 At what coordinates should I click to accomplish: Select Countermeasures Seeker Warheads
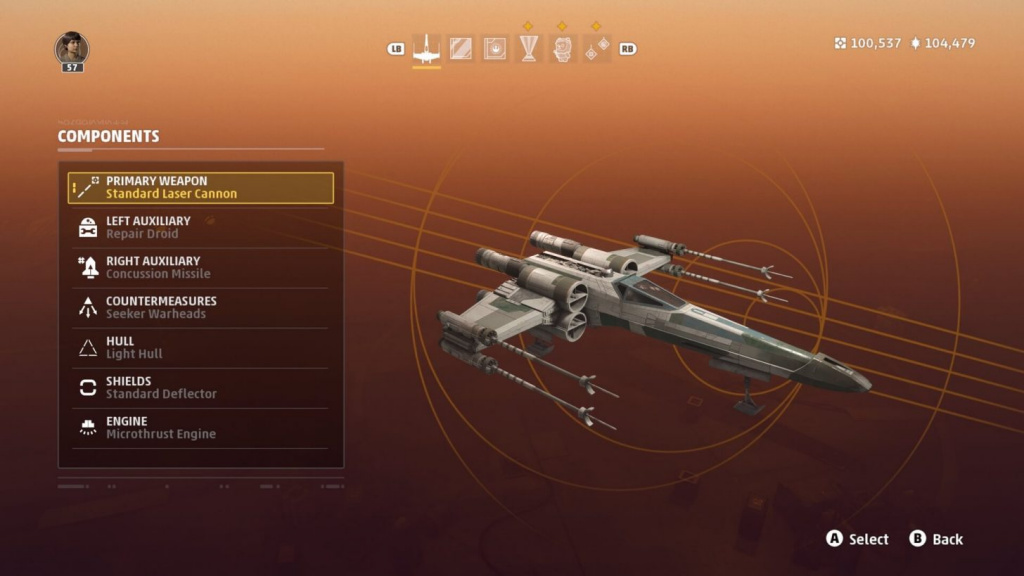pyautogui.click(x=200, y=308)
